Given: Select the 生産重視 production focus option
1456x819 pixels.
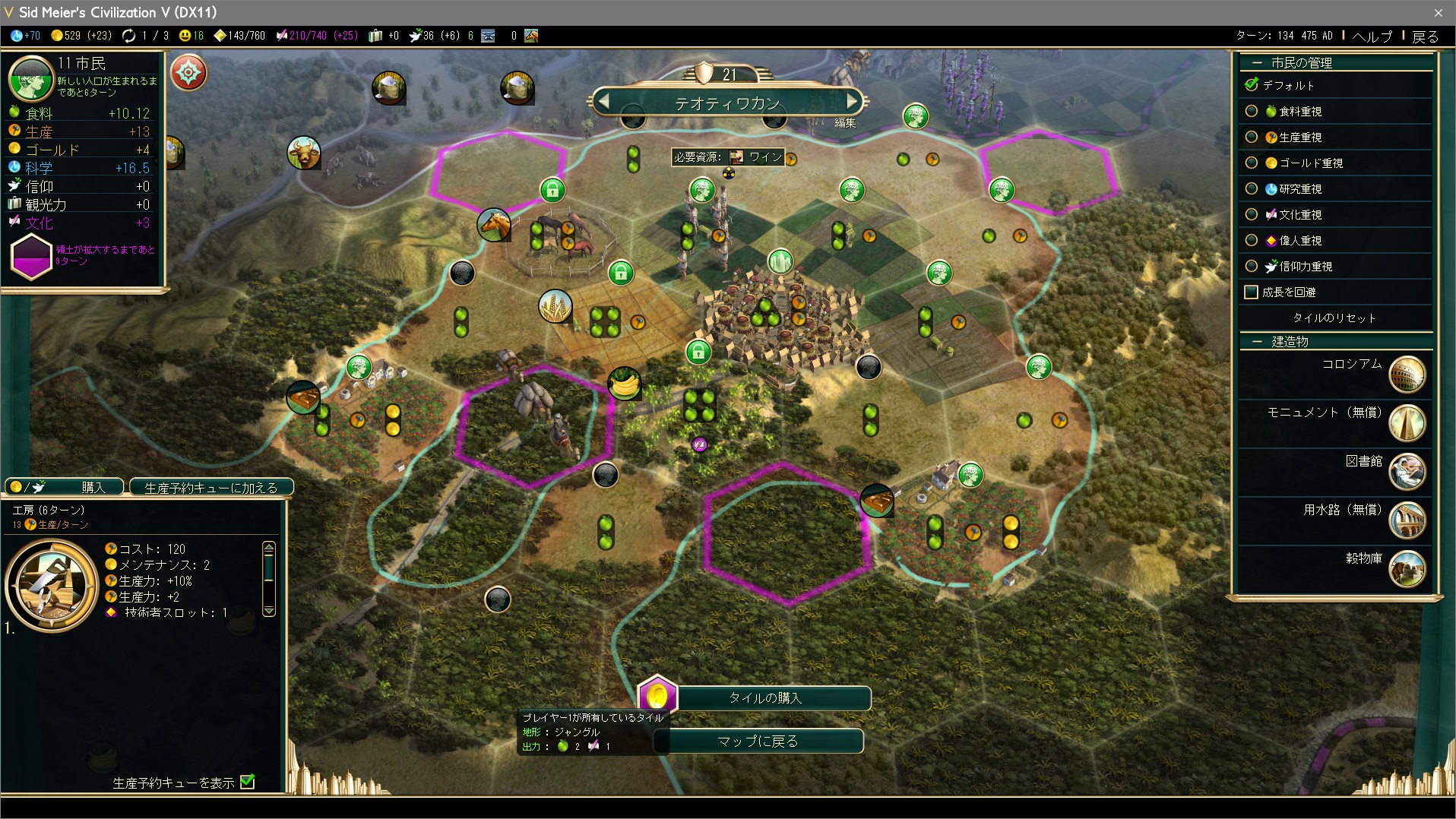Looking at the screenshot, I should 1252,138.
